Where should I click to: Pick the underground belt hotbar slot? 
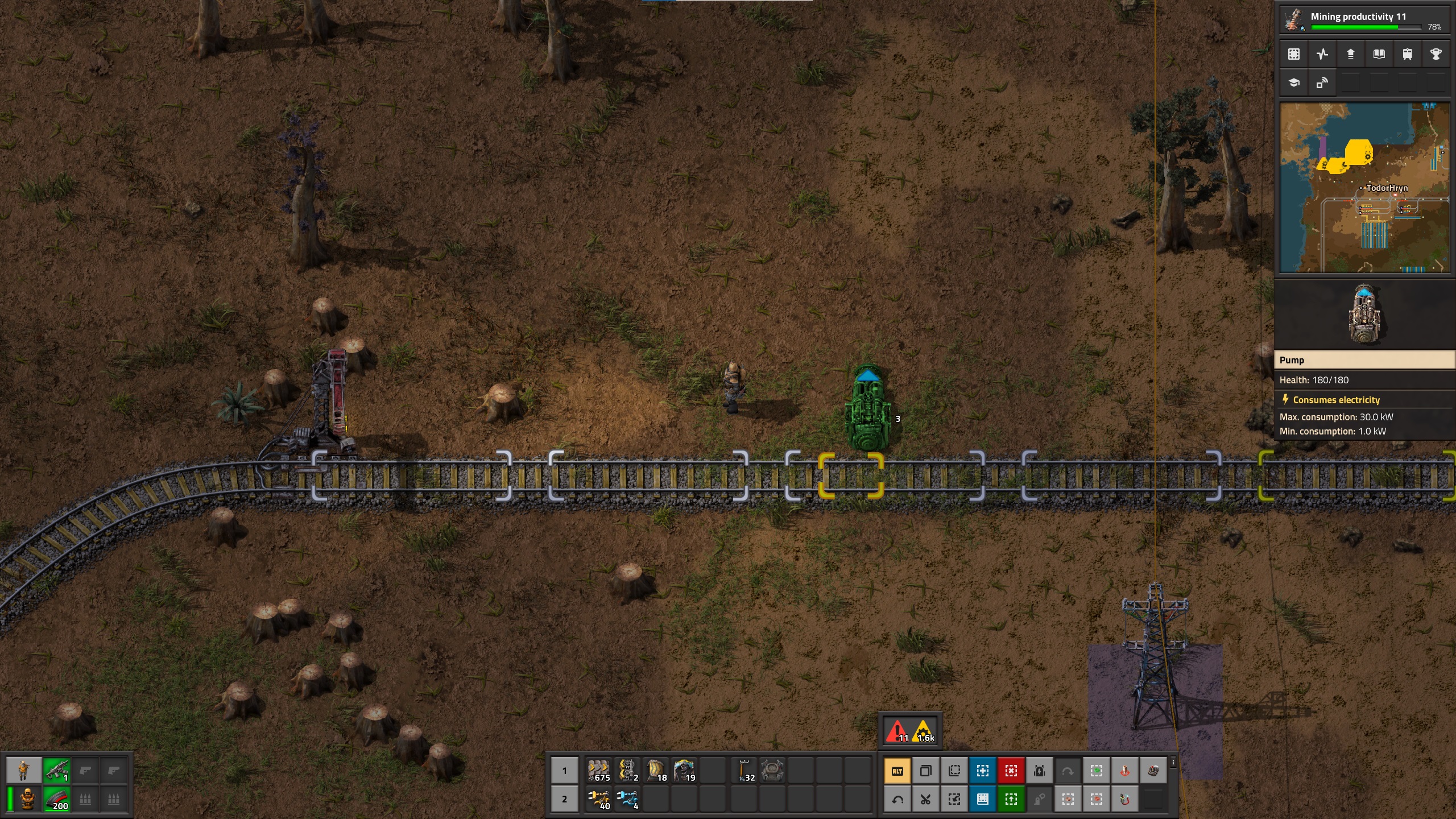click(627, 771)
